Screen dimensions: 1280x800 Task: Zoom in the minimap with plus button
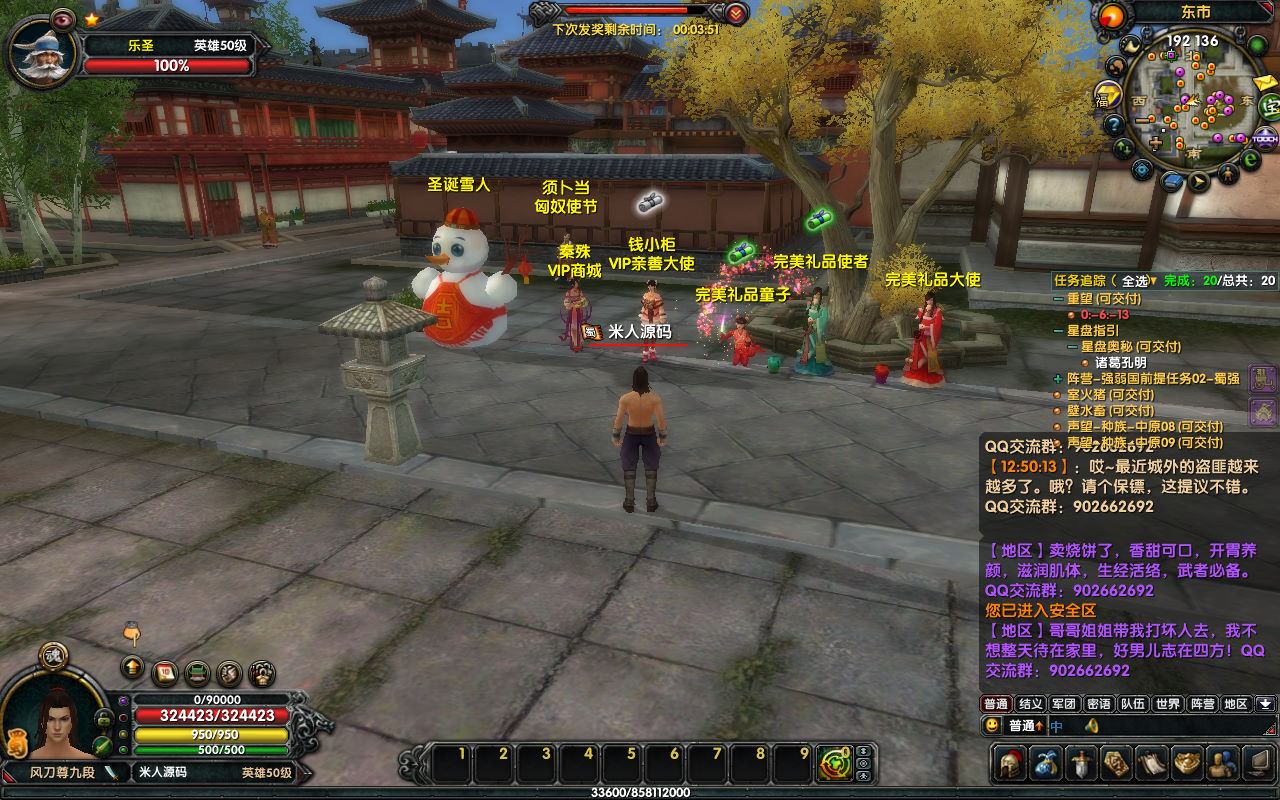[1156, 143]
